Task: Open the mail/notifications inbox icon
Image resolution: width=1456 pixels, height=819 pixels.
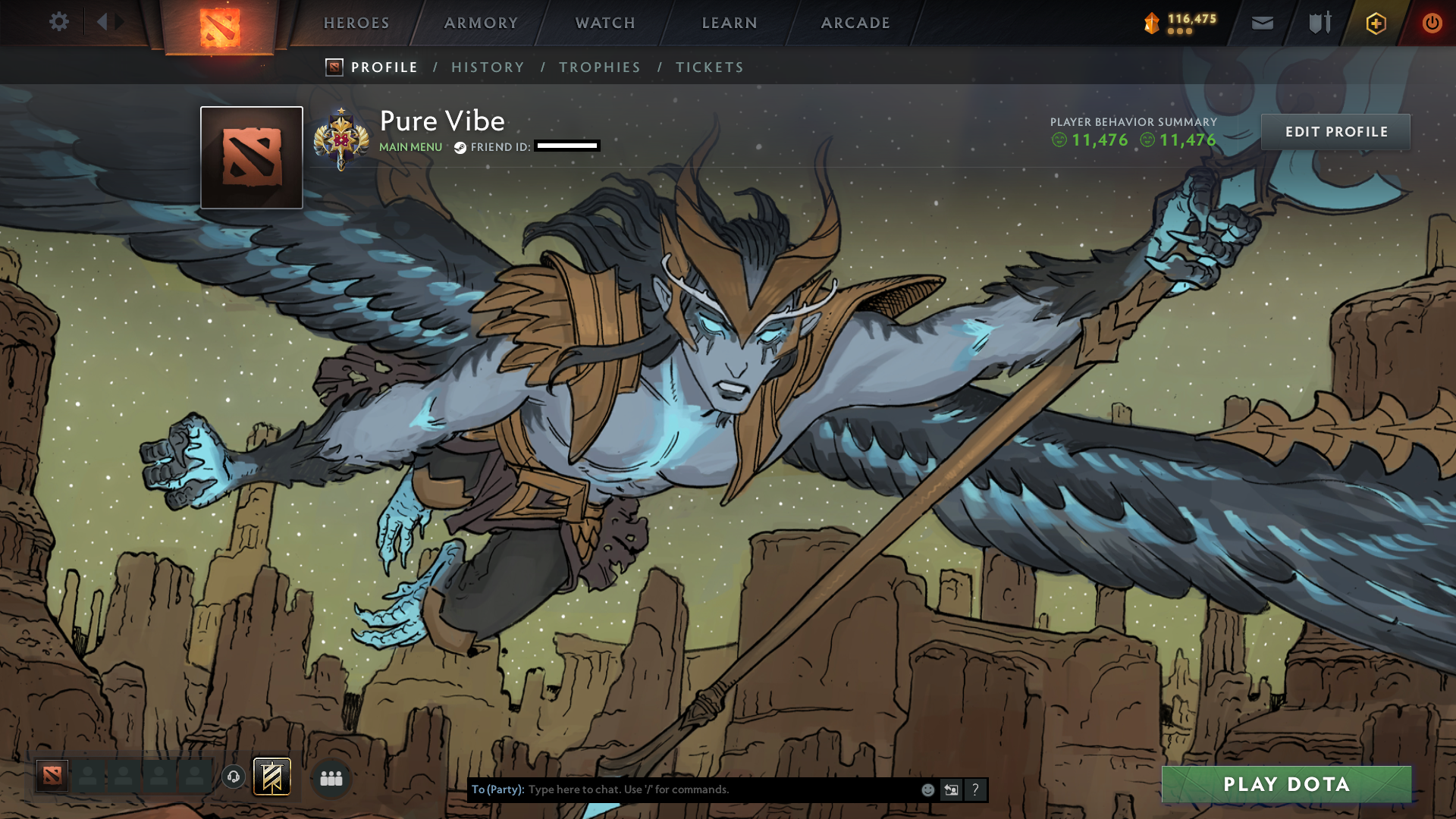Action: click(1263, 23)
